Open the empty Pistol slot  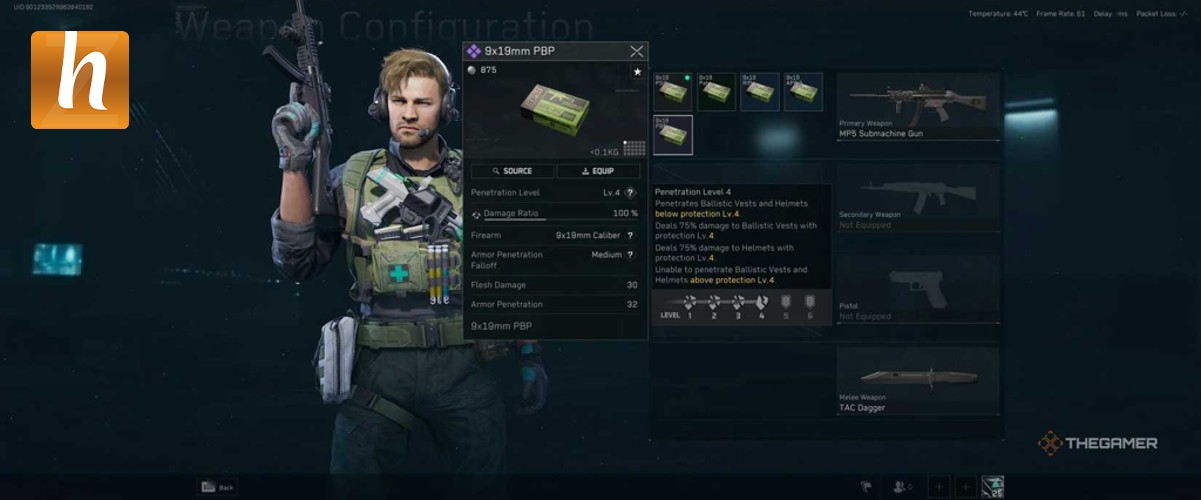click(917, 288)
